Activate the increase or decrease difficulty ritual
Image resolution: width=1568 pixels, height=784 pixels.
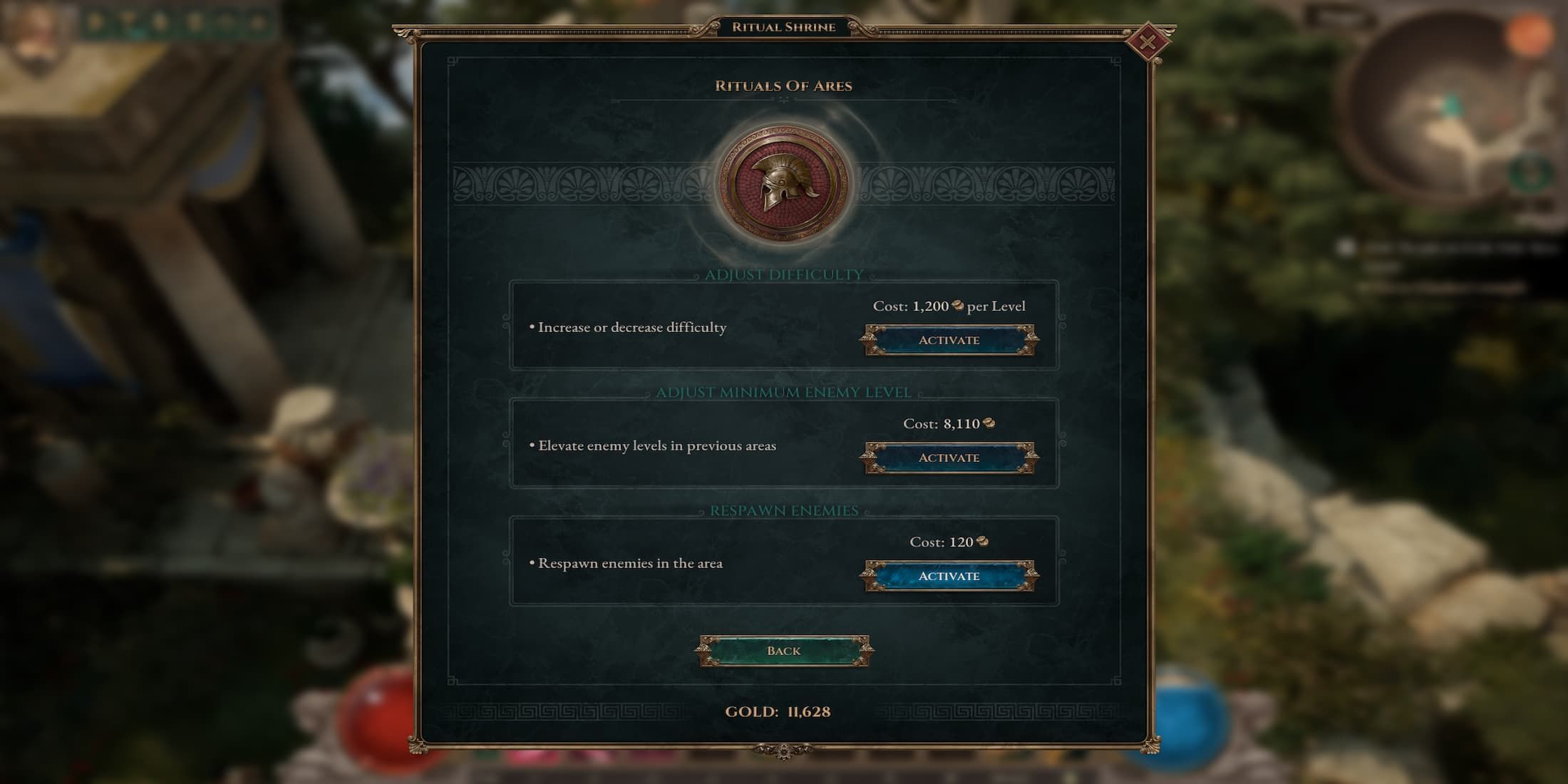coord(948,340)
